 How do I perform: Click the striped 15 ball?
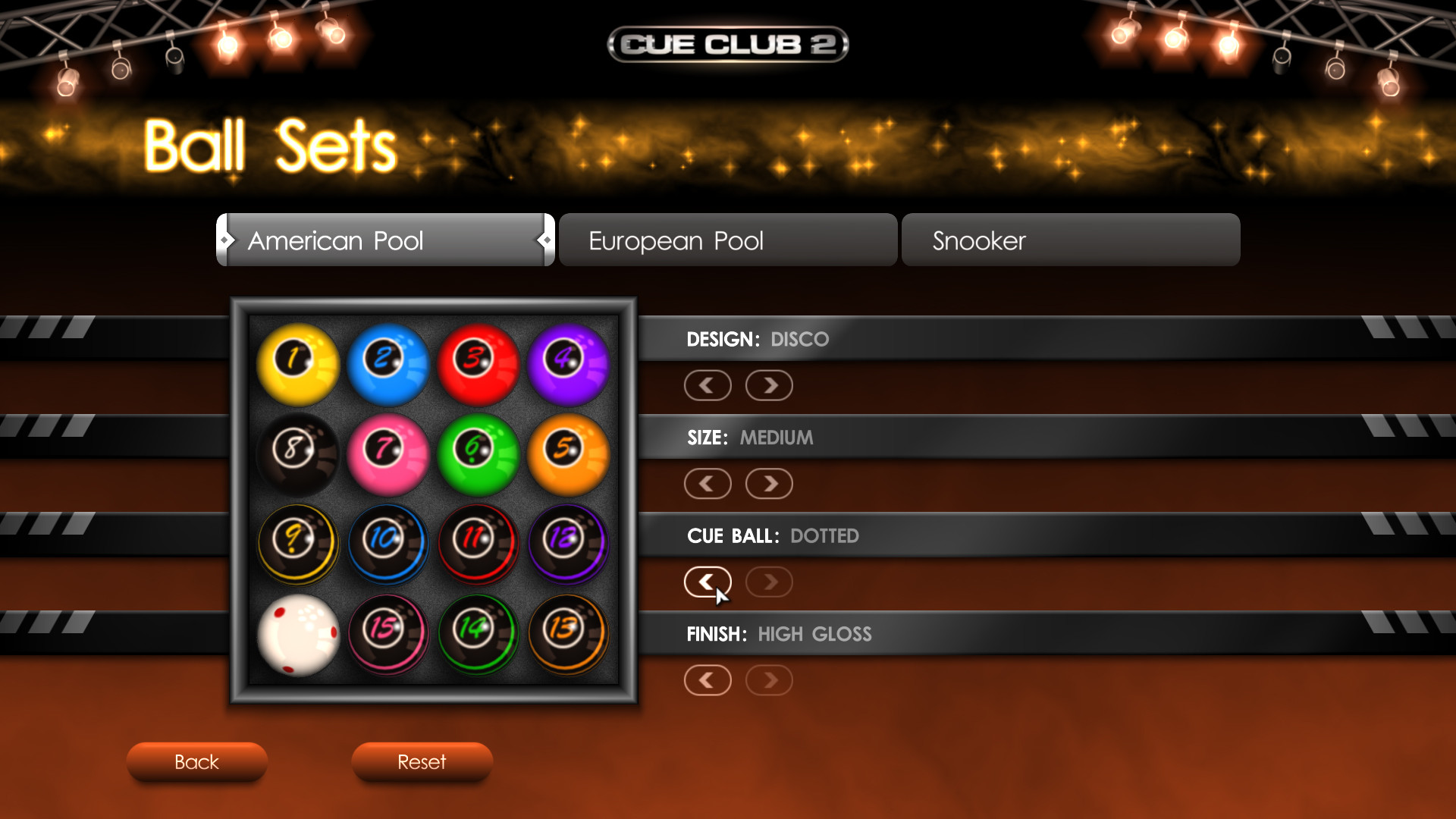[x=388, y=633]
